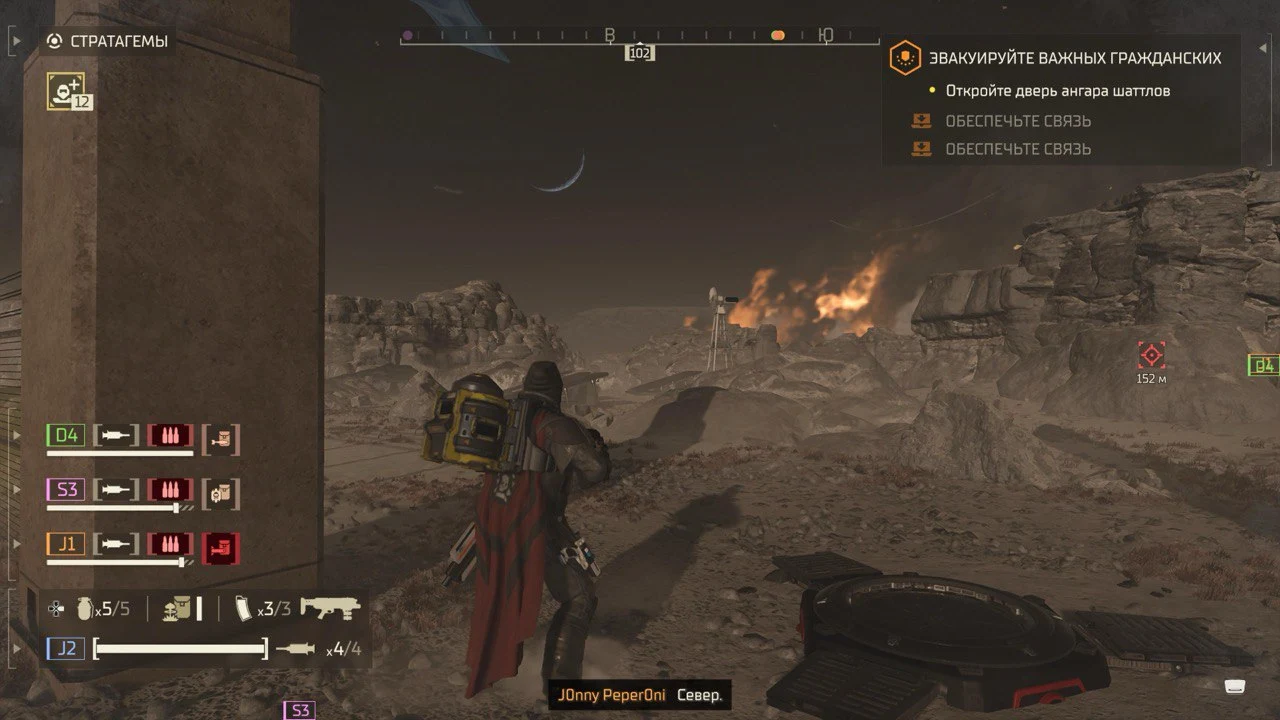The image size is (1280, 720).
Task: Select your own J2 player tag
Action: (67, 648)
